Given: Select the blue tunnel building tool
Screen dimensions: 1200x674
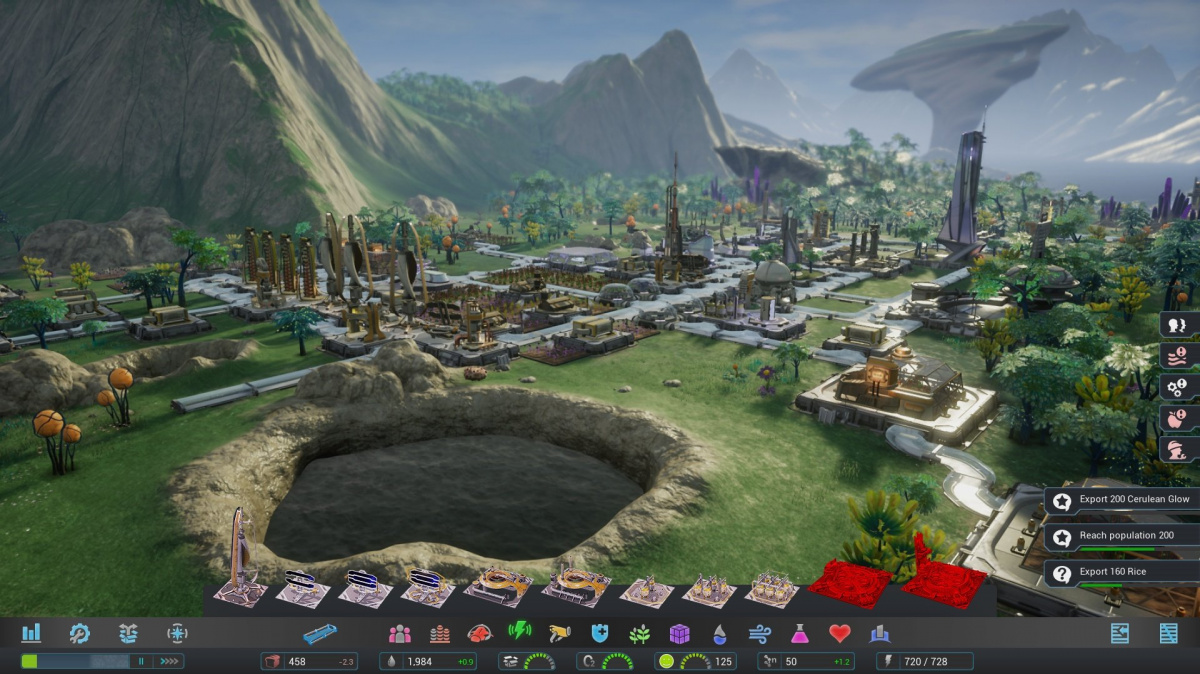Looking at the screenshot, I should [320, 633].
